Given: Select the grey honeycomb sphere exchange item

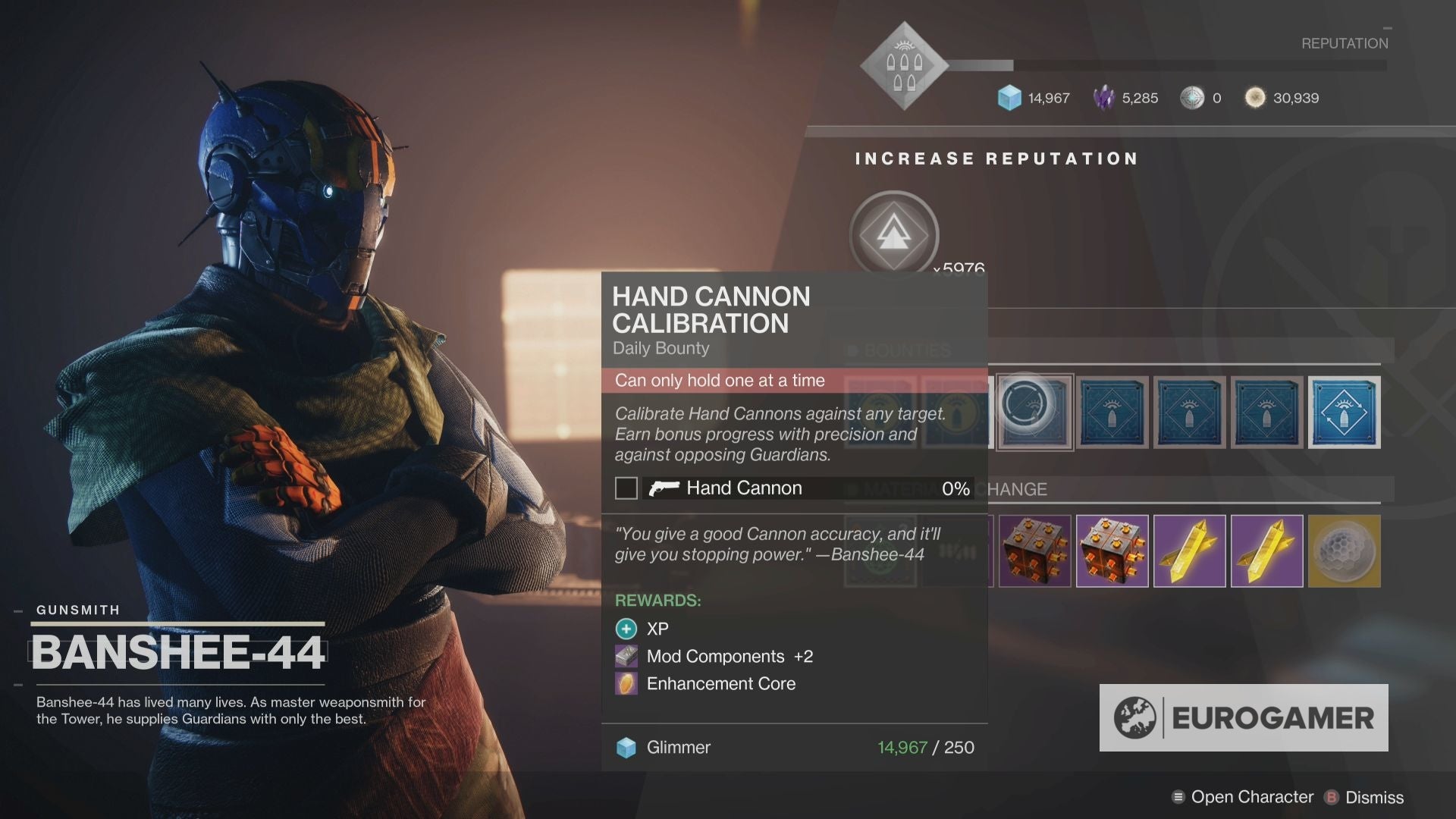Looking at the screenshot, I should pyautogui.click(x=1344, y=551).
